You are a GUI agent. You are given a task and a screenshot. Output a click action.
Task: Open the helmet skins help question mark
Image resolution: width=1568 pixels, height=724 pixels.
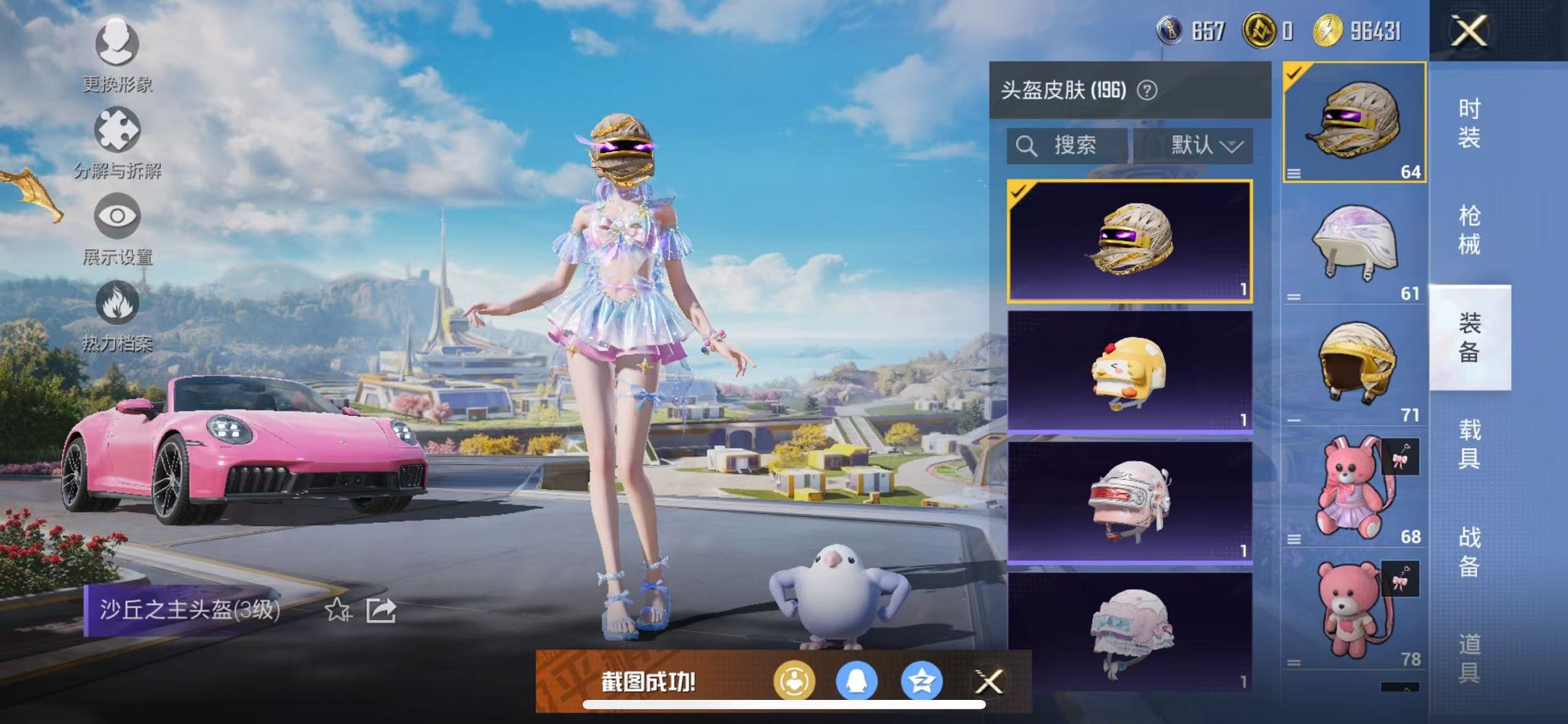(1146, 90)
